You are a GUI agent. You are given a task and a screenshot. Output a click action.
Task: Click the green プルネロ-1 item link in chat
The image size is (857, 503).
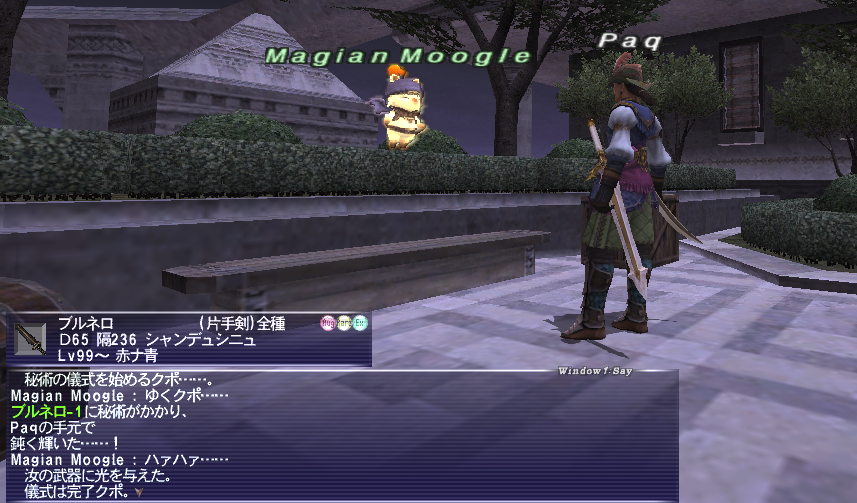pyautogui.click(x=48, y=412)
